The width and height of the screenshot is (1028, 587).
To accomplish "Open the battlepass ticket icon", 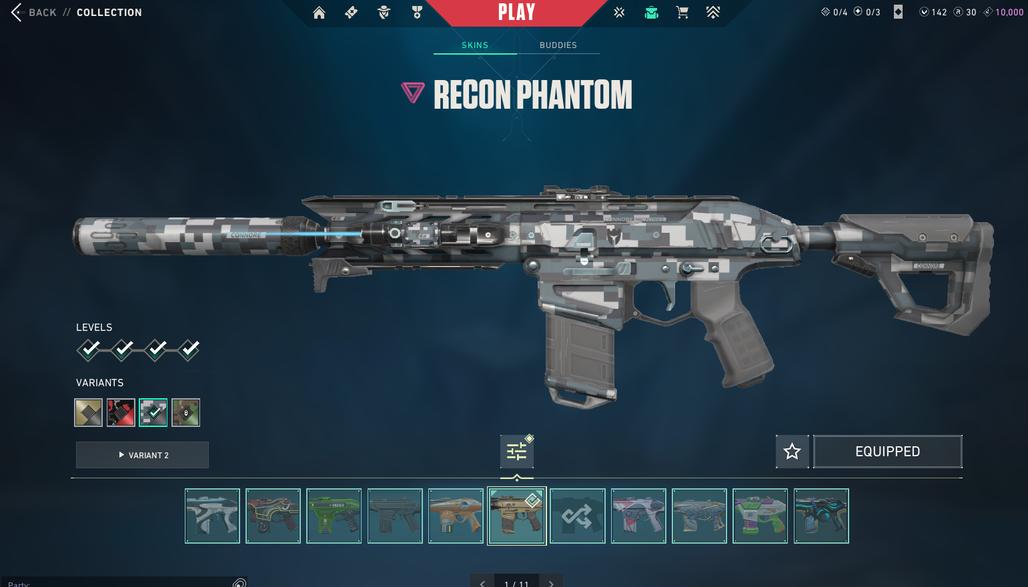I will (351, 13).
